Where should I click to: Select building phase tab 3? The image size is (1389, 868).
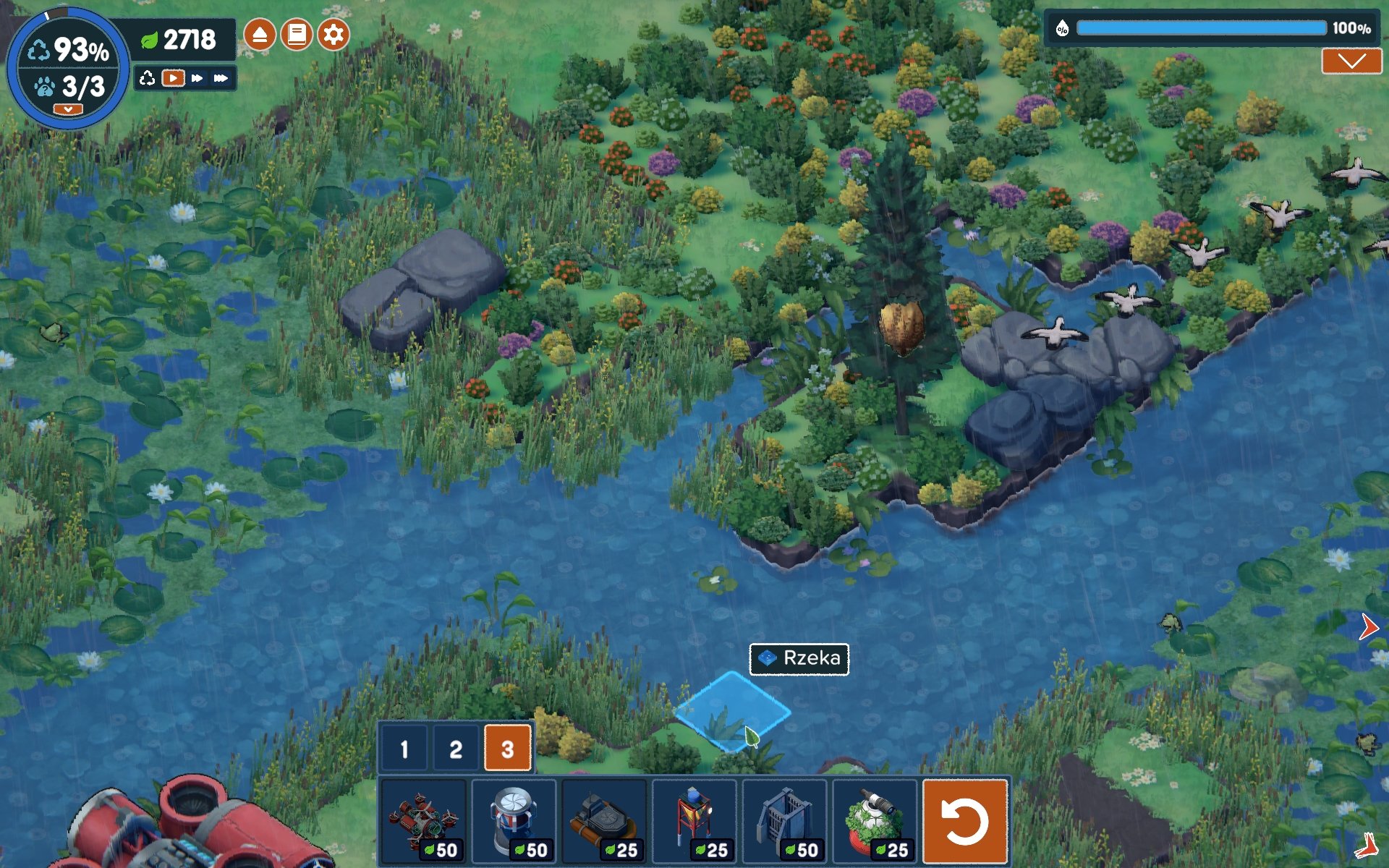click(x=507, y=749)
